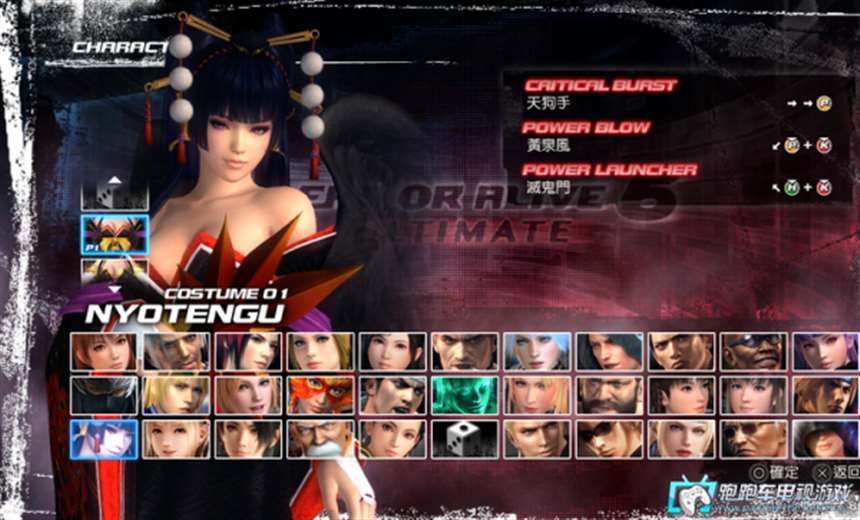Select the random costume dice thumbnail
Screen dimensions: 860x520
(115, 195)
